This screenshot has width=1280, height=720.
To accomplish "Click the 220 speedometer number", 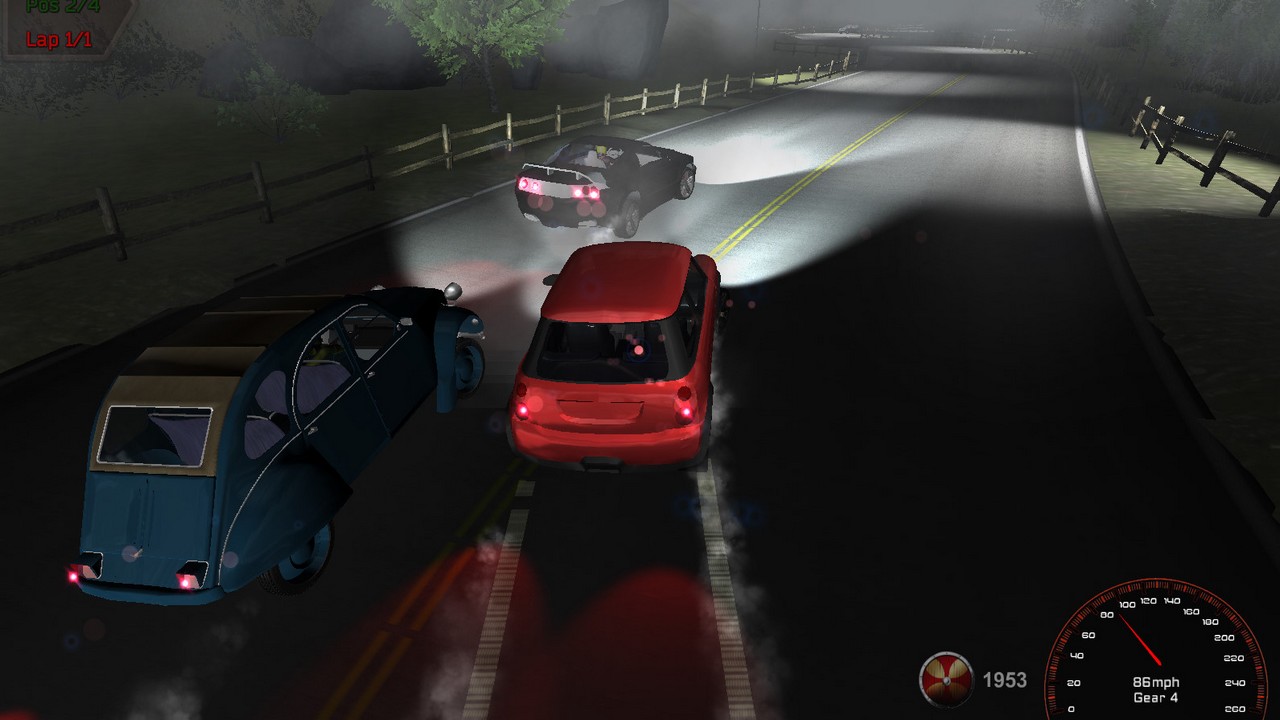I will pyautogui.click(x=1234, y=657).
